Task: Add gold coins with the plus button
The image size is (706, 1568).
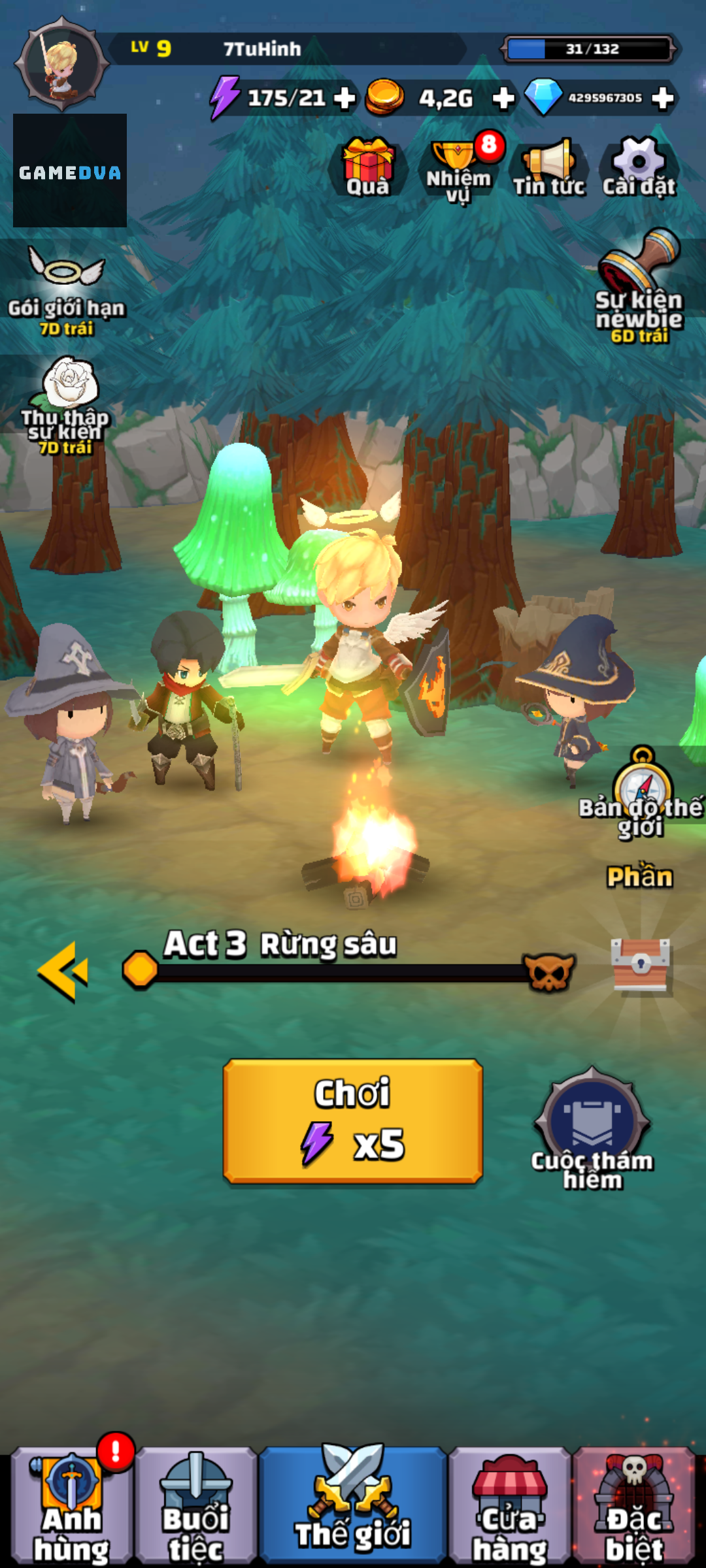Action: [x=503, y=99]
